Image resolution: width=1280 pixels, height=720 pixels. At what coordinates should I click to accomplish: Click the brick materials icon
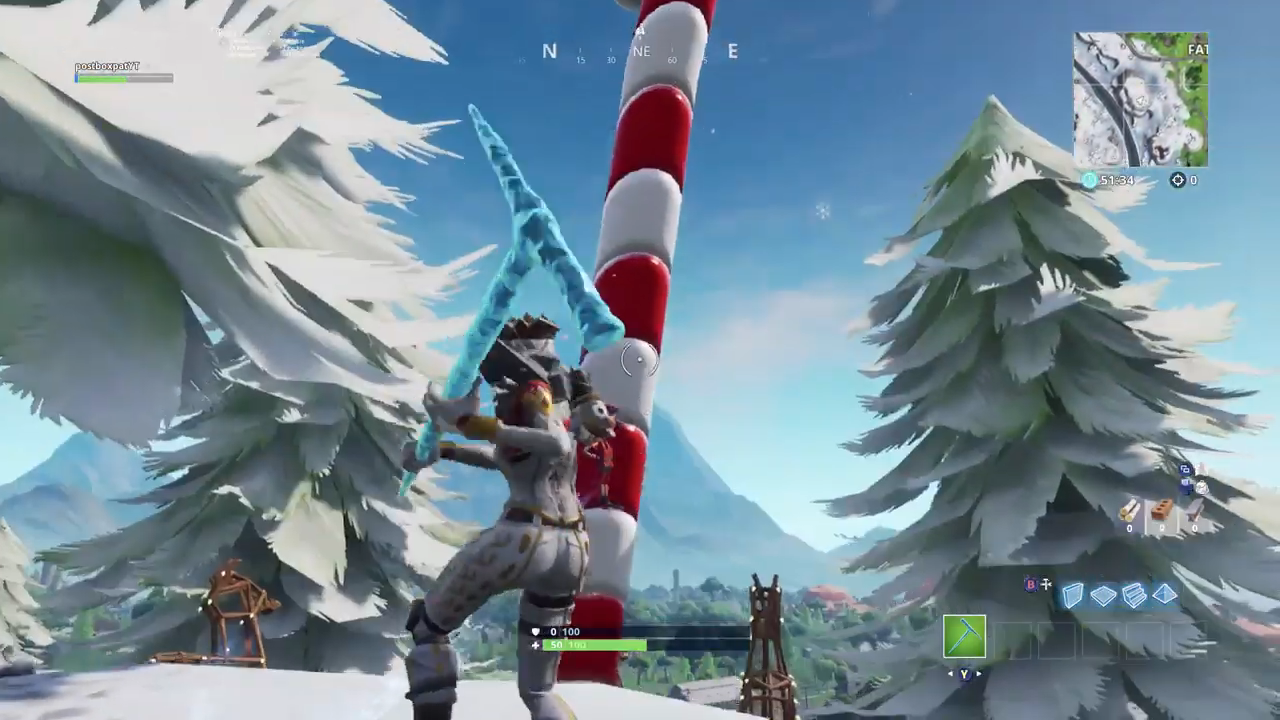click(x=1162, y=508)
